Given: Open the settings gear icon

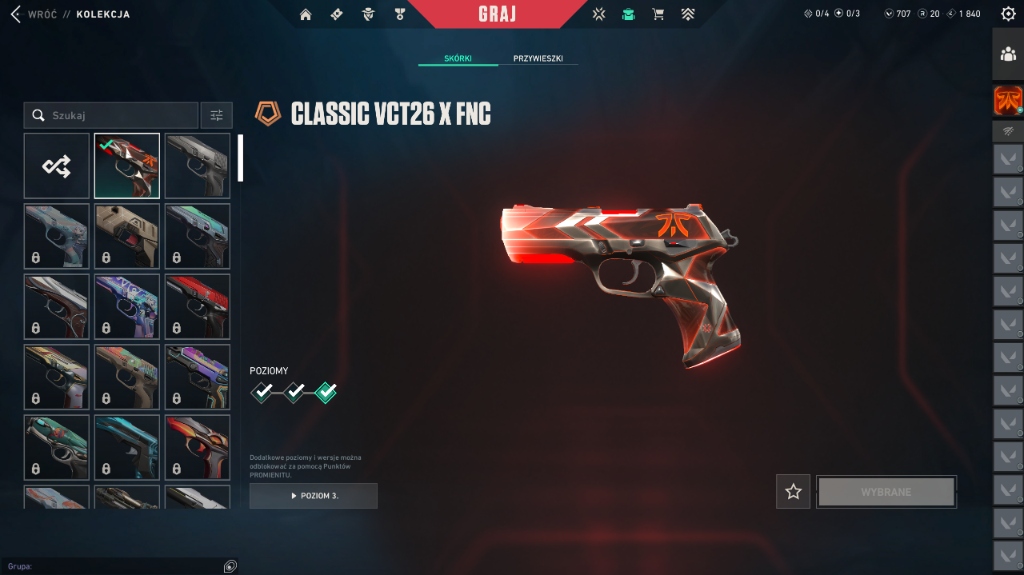Looking at the screenshot, I should point(1007,14).
